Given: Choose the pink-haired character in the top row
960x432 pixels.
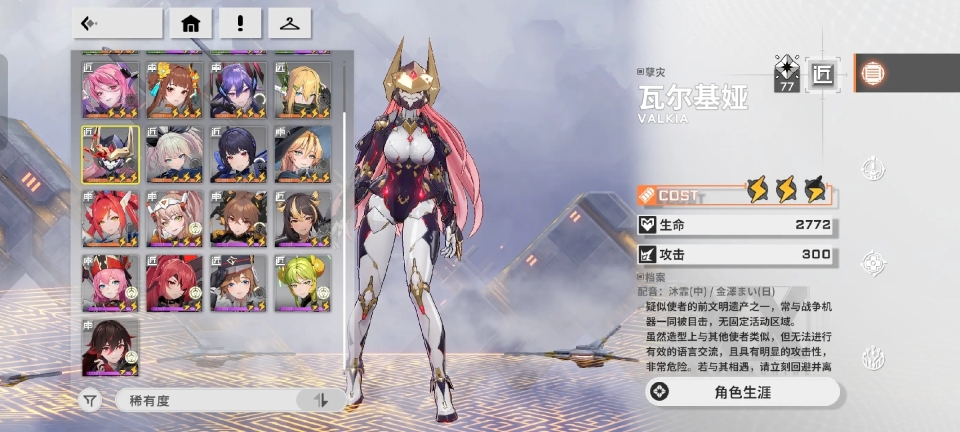Looking at the screenshot, I should (x=110, y=90).
